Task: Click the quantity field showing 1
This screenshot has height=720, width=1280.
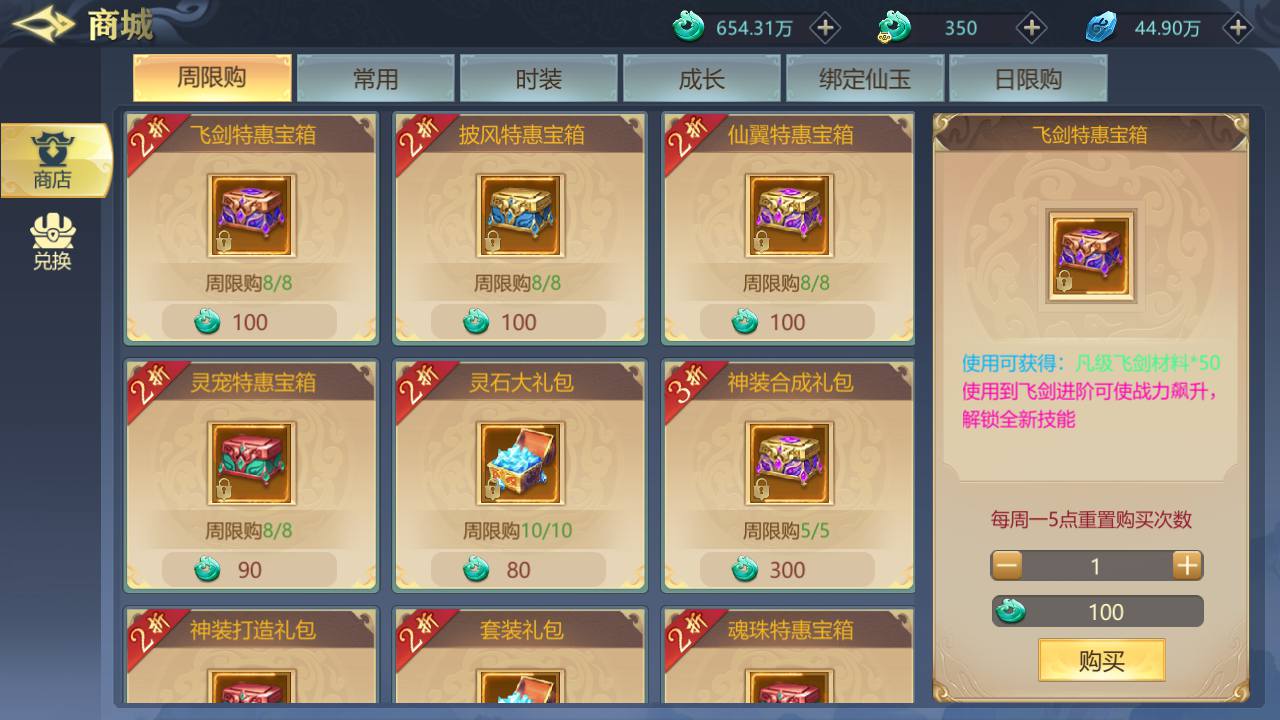Action: (x=1096, y=565)
